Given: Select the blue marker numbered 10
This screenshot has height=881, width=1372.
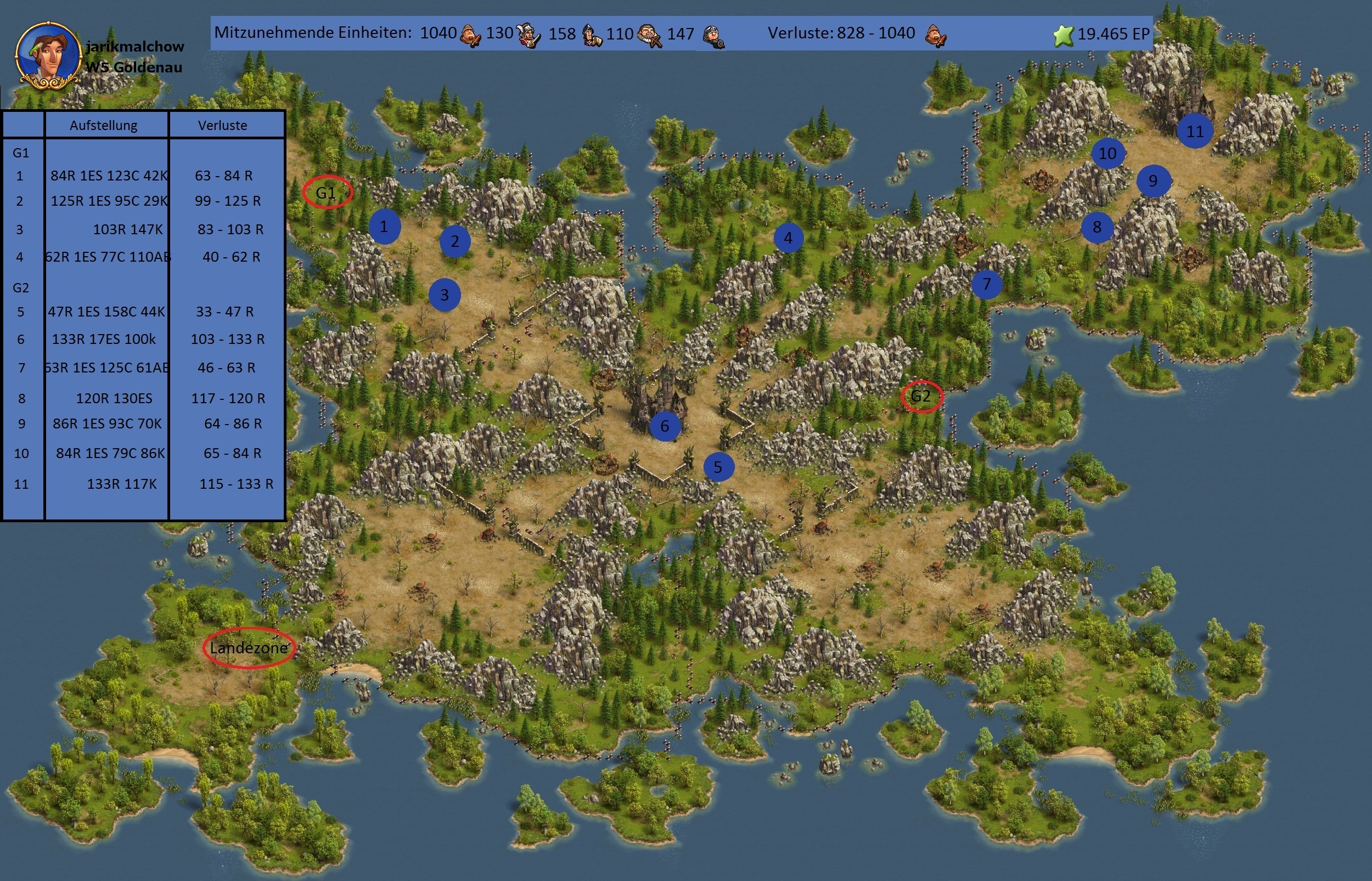Looking at the screenshot, I should (1107, 153).
